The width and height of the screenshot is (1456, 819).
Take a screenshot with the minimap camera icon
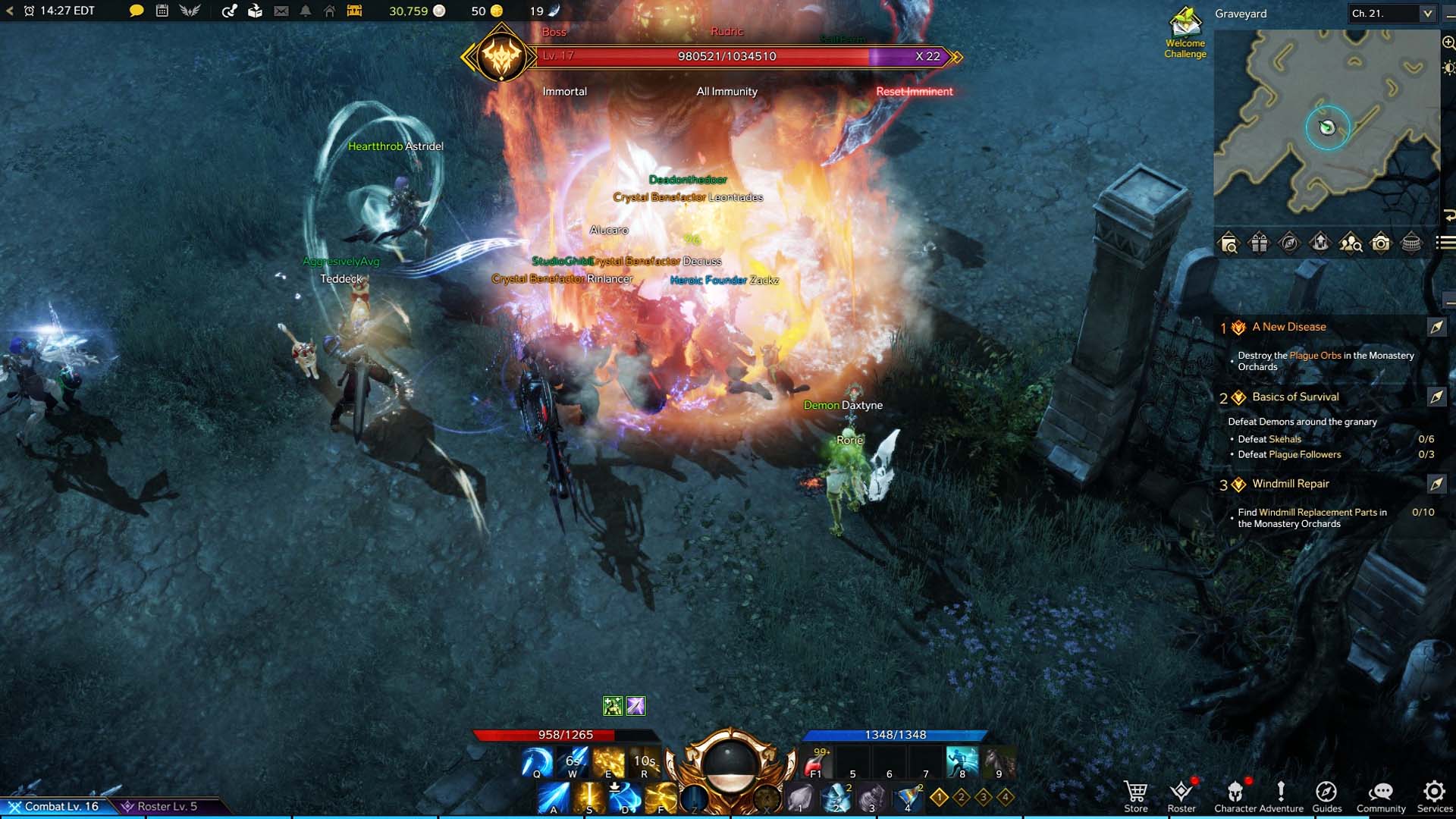point(1381,243)
